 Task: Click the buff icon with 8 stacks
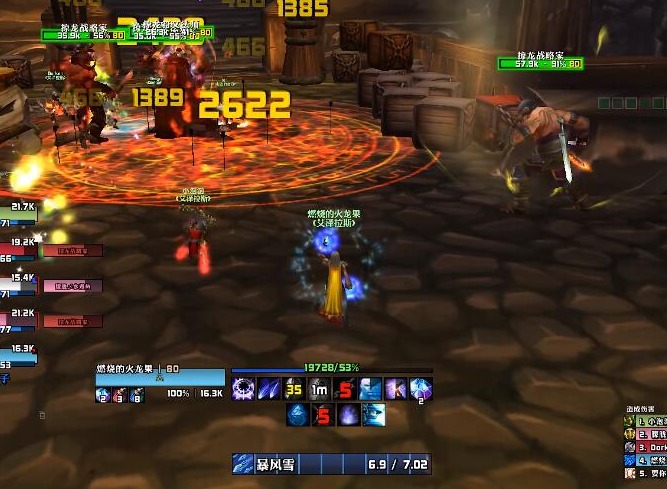point(136,396)
